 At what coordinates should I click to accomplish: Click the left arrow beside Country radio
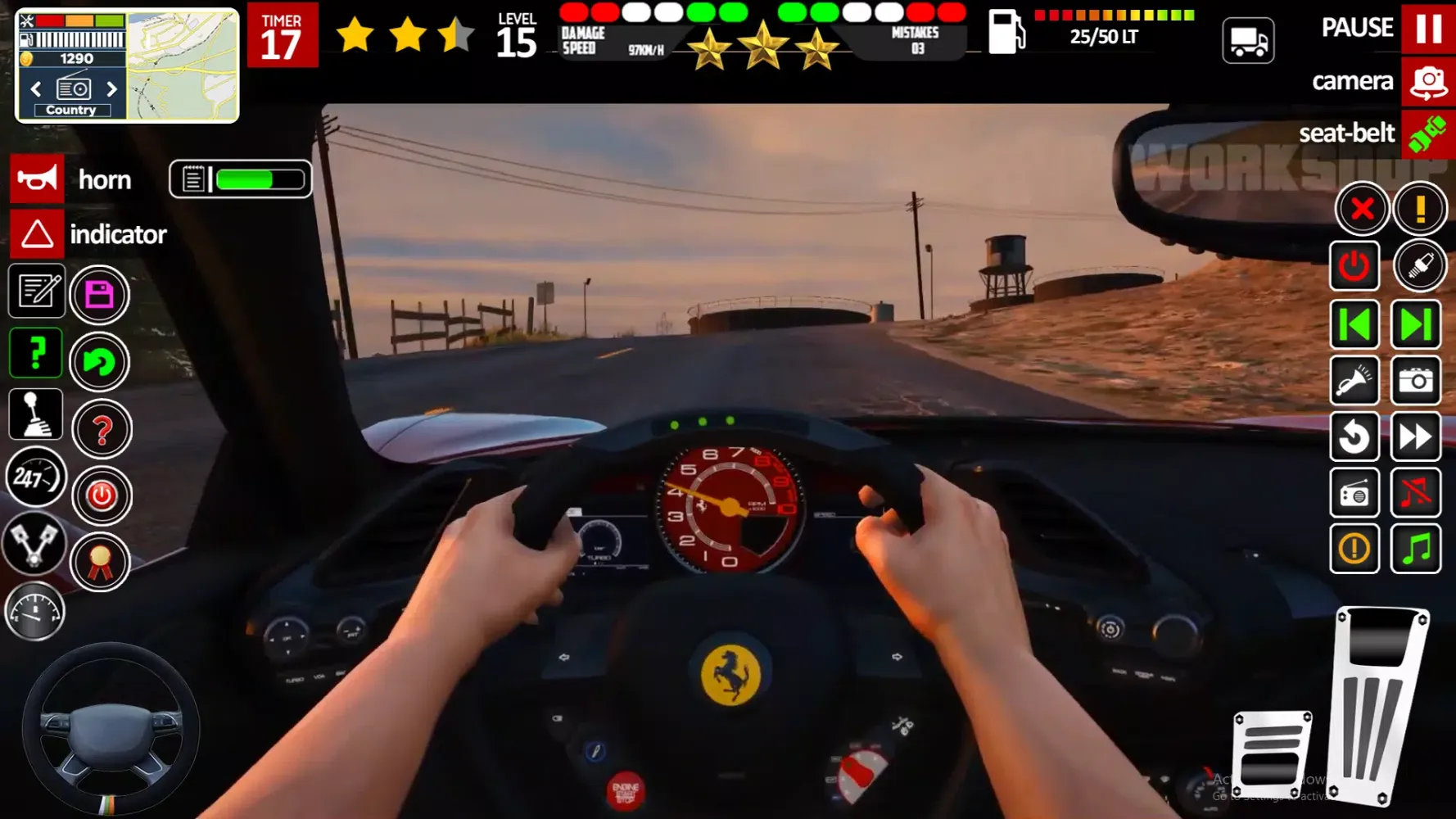click(35, 88)
